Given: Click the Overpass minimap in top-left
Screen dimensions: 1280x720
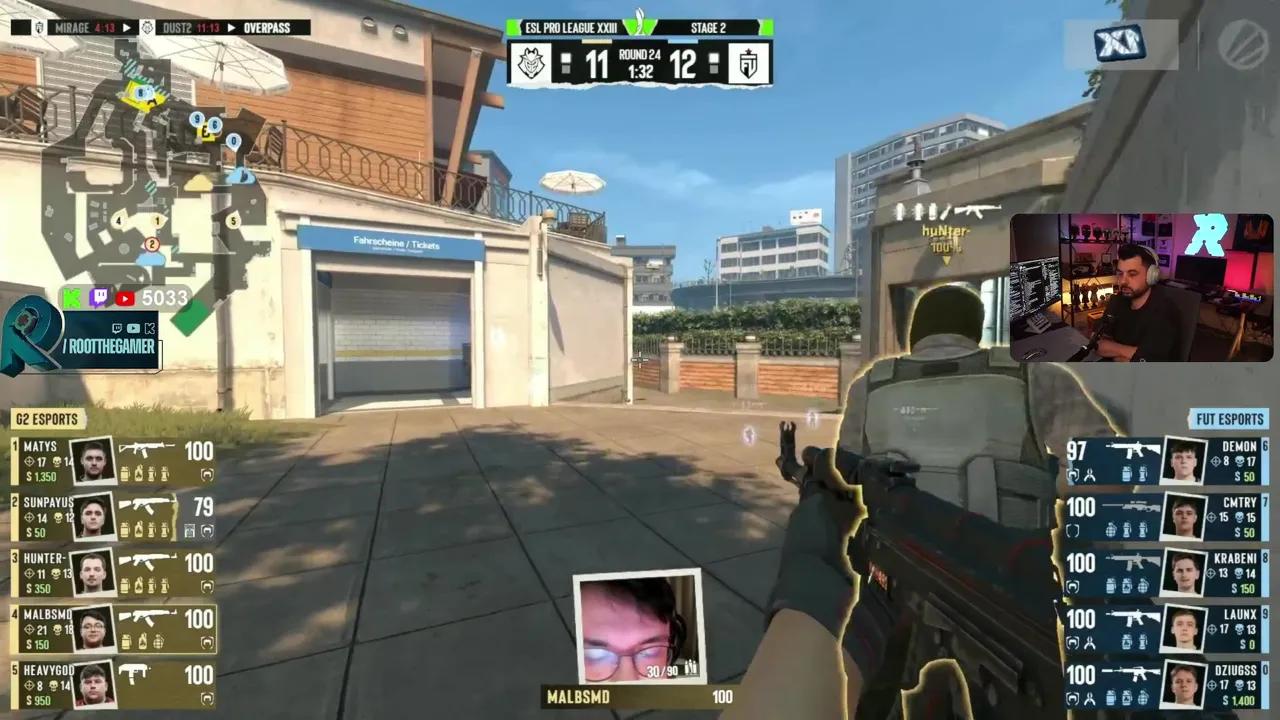Looking at the screenshot, I should [x=140, y=170].
